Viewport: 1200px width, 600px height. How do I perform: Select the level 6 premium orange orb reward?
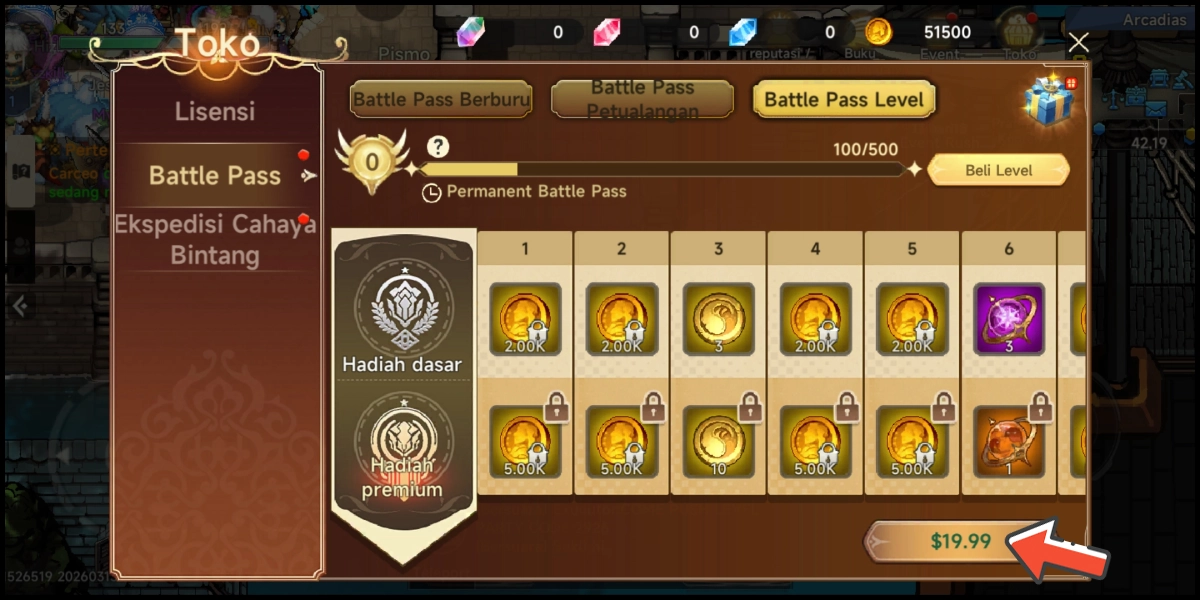click(1009, 441)
